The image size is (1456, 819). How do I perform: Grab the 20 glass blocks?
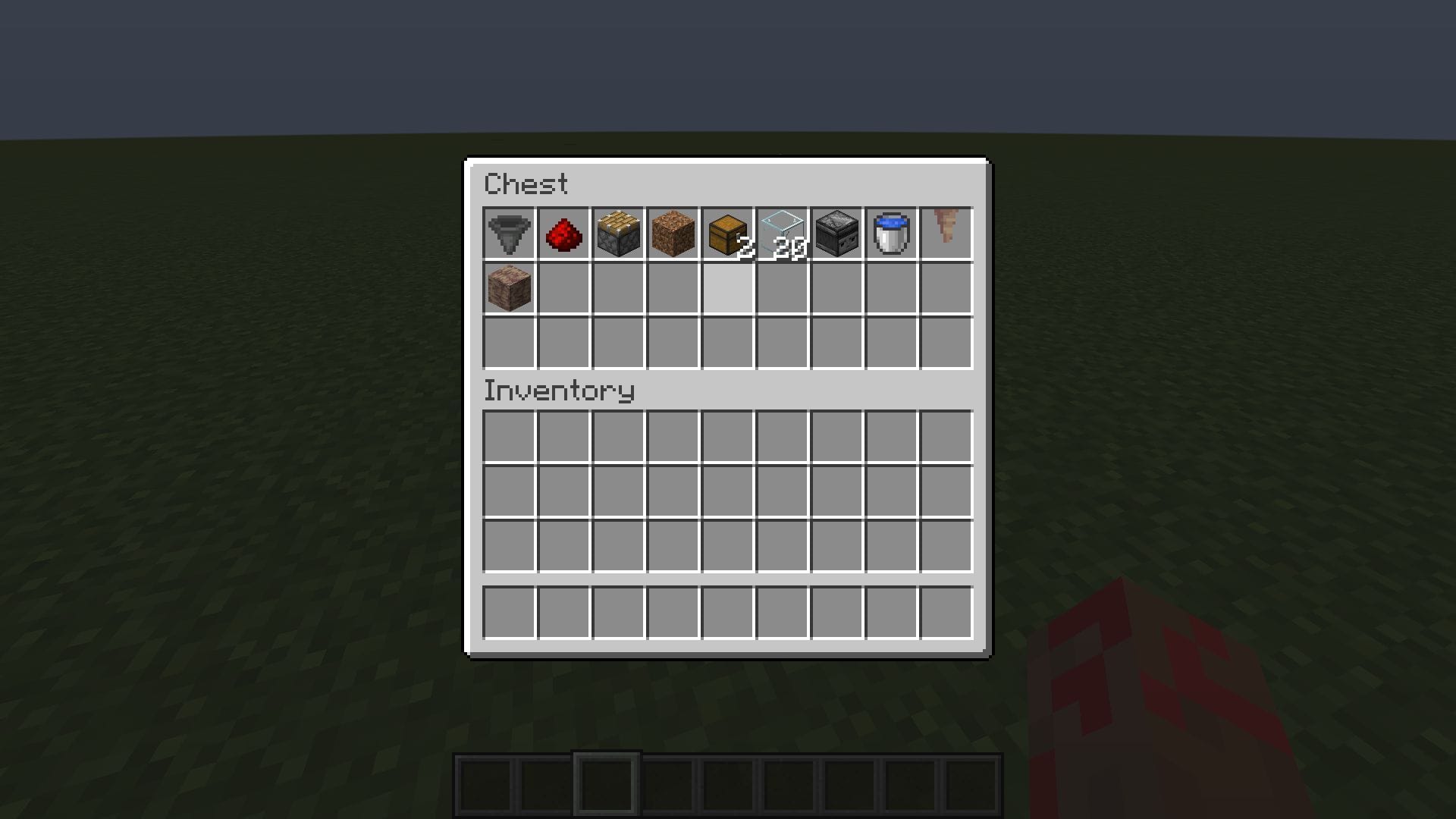coord(781,233)
